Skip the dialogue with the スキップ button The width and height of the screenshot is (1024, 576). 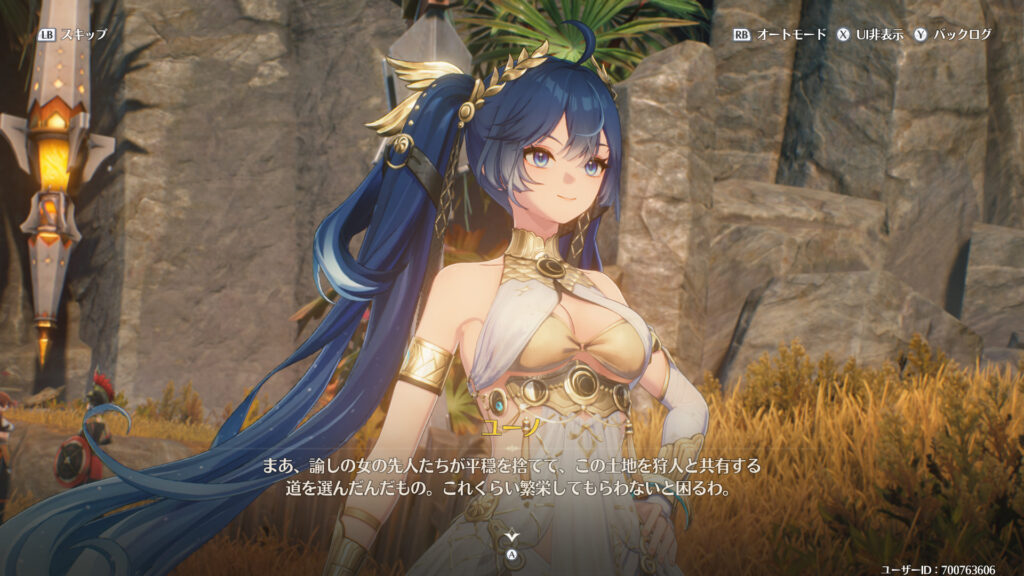(x=72, y=34)
